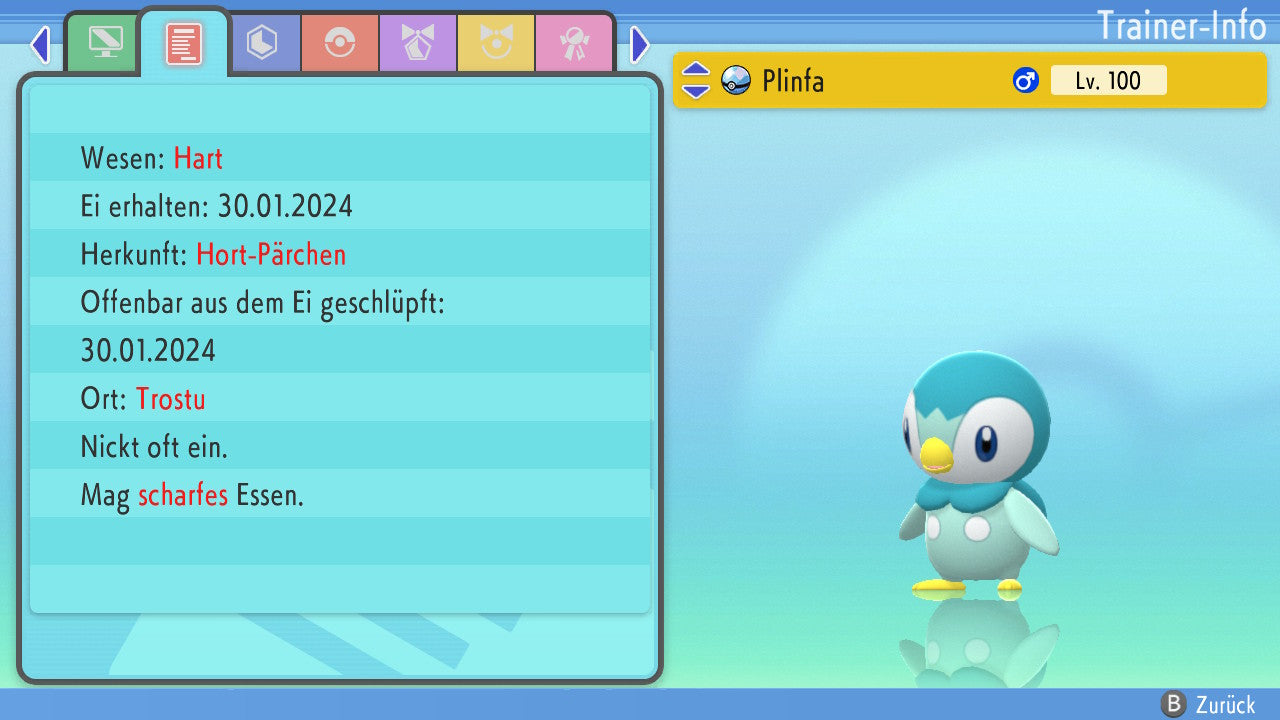Open the blue hexagon stats tab
The width and height of the screenshot is (1280, 720).
click(x=262, y=43)
